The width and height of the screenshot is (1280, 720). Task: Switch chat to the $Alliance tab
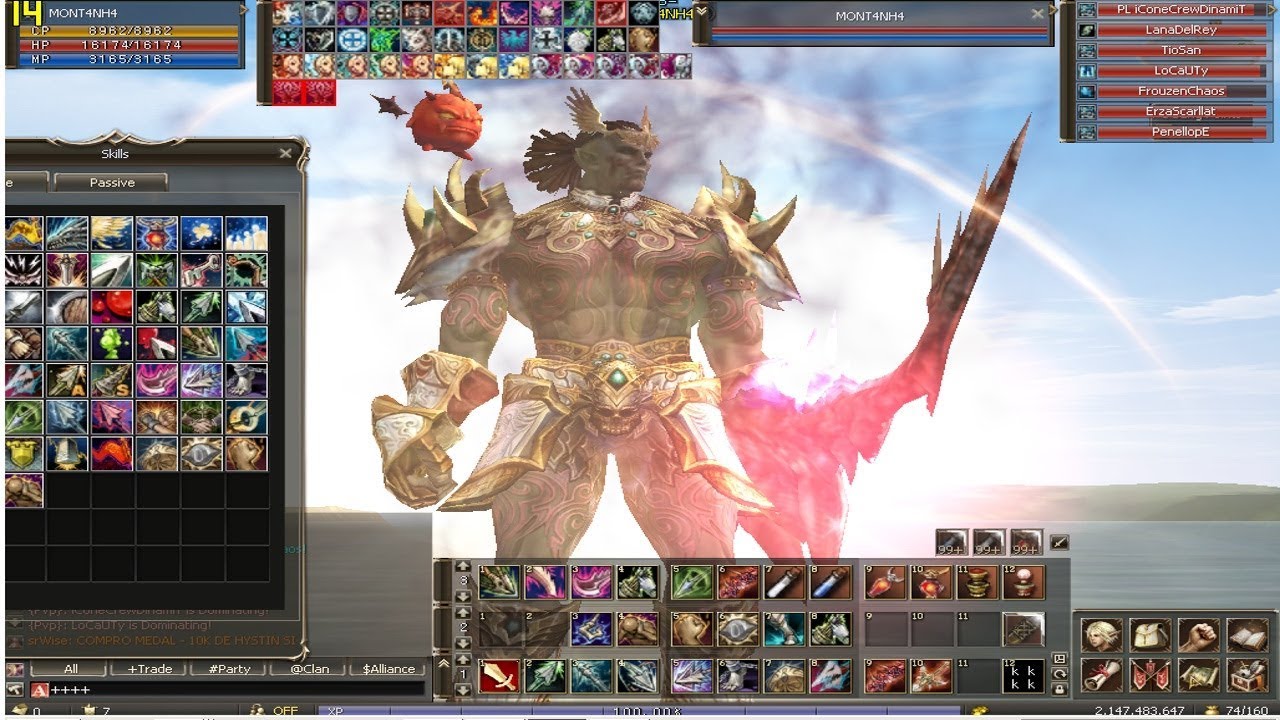[x=388, y=669]
